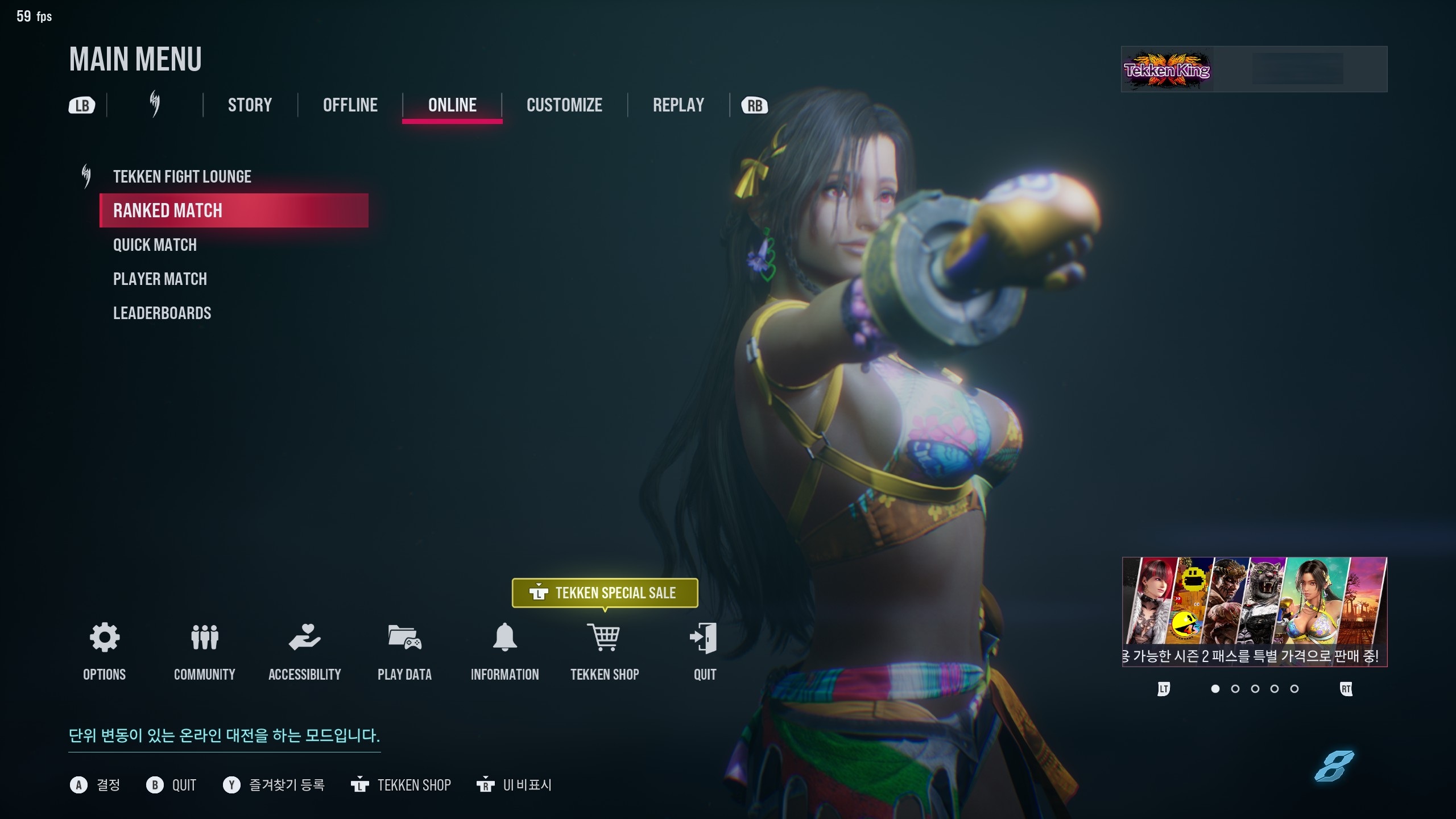
Task: Visit the Tekken Shop cart icon
Action: click(x=605, y=638)
